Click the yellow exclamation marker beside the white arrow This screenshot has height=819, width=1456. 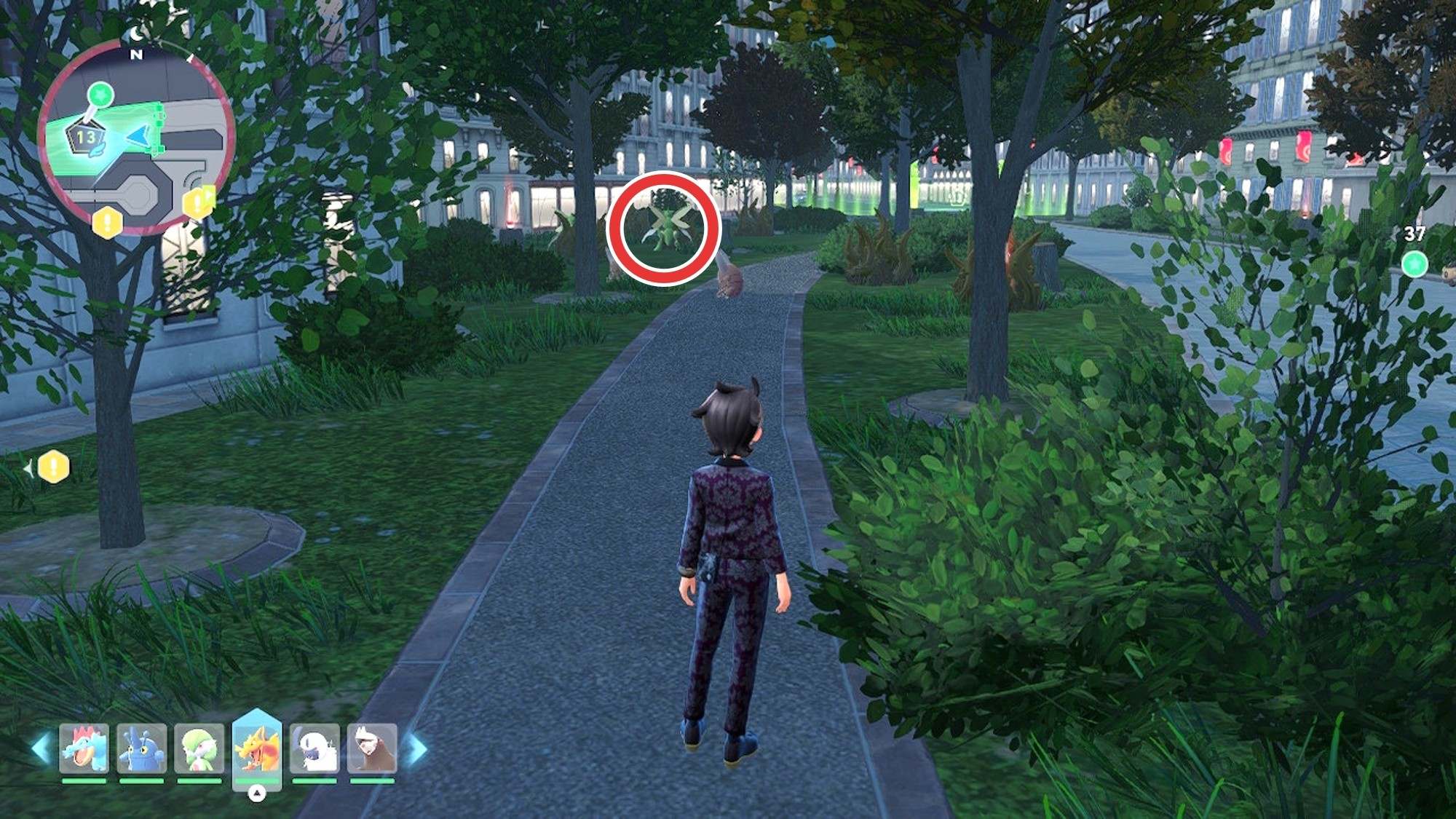tap(53, 467)
